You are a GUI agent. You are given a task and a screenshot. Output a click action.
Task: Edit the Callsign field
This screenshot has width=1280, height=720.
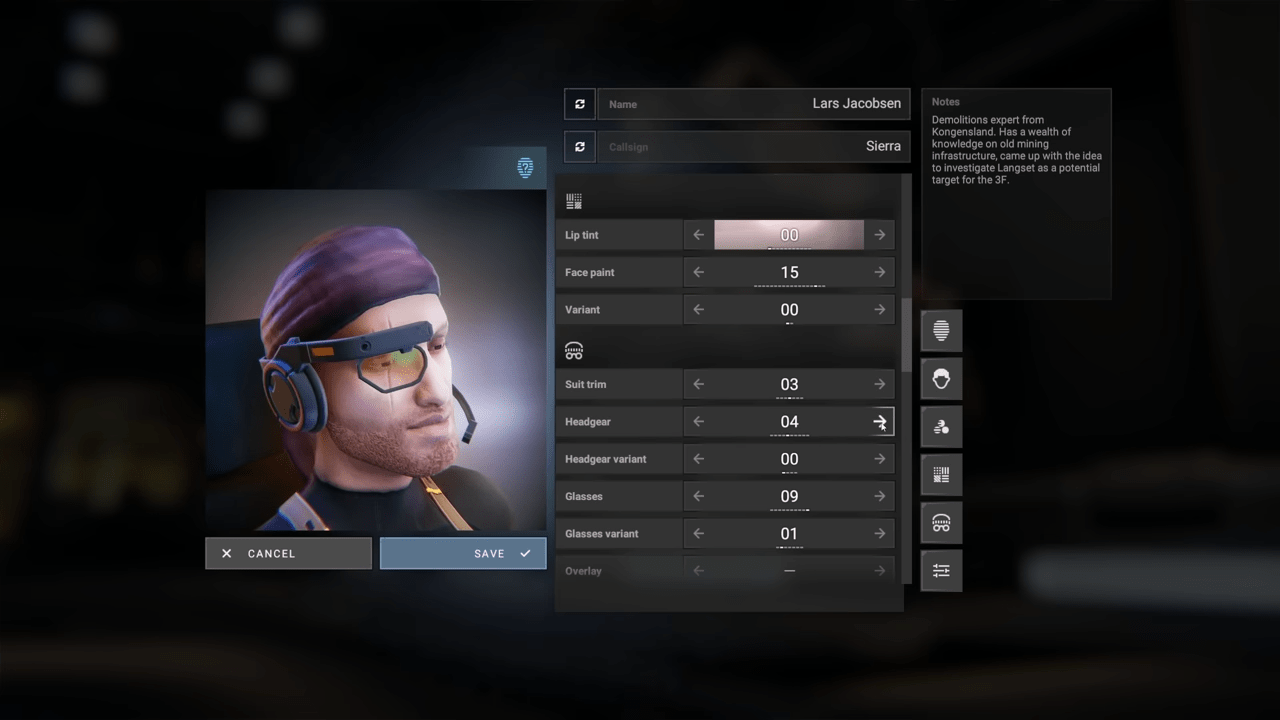coord(754,147)
